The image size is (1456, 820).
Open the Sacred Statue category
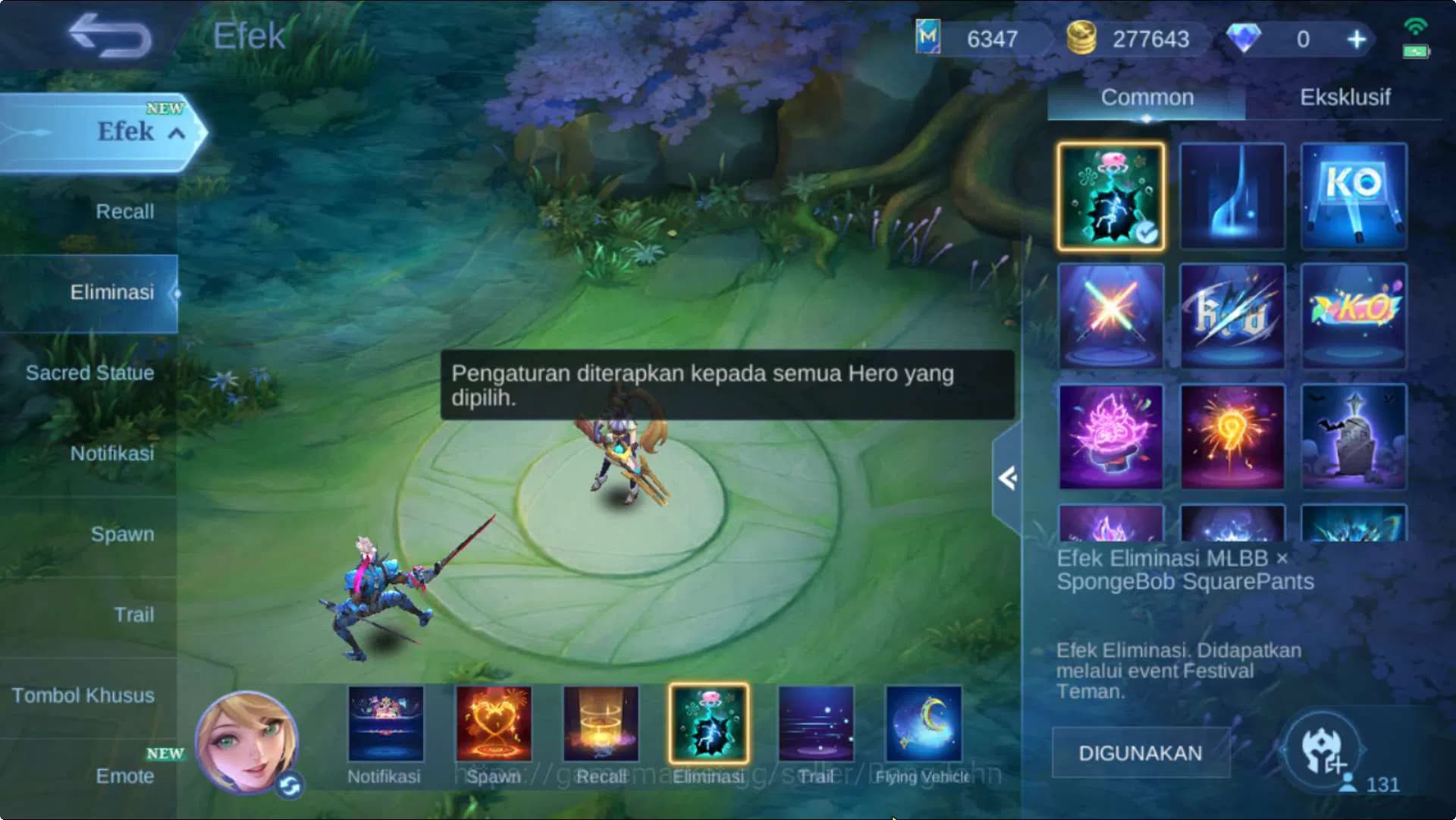tap(89, 372)
